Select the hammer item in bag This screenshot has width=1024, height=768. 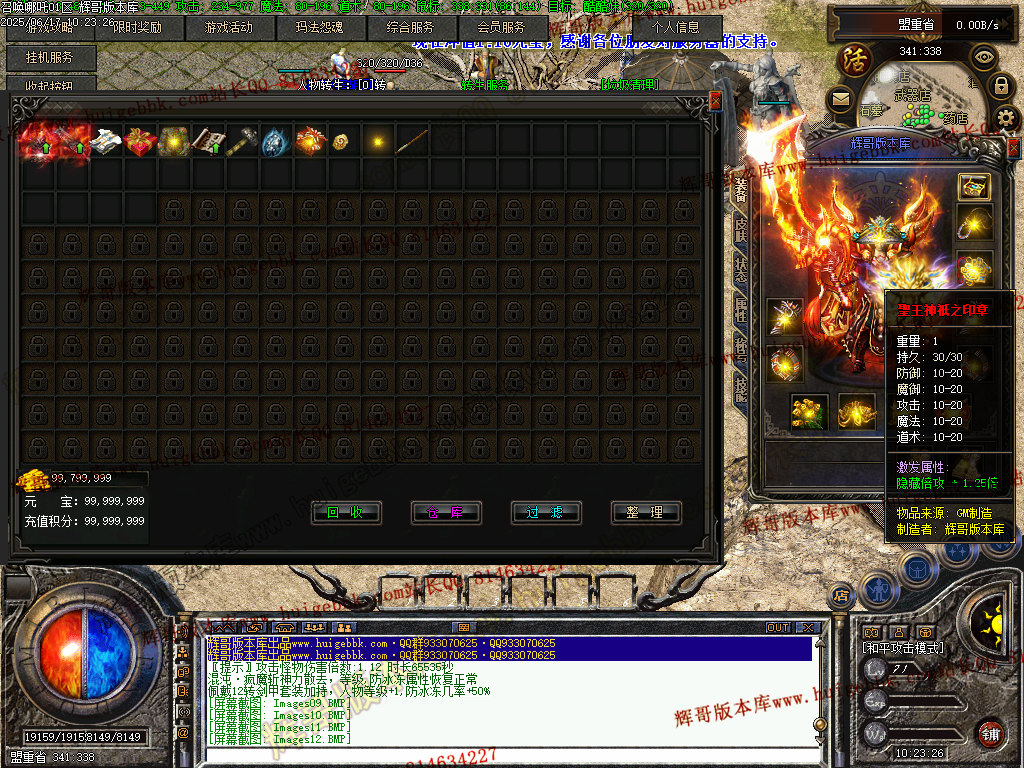coord(242,142)
